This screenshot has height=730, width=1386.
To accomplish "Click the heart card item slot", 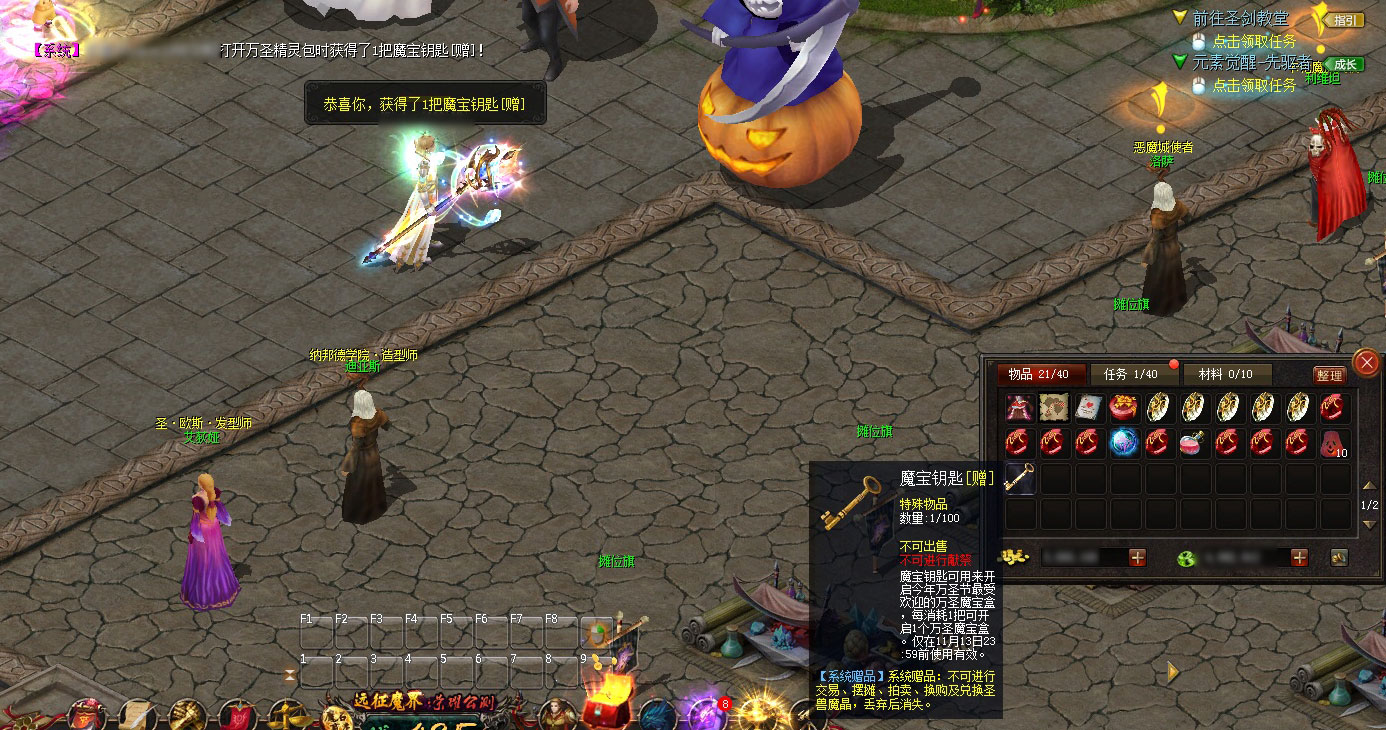I will (x=1088, y=407).
